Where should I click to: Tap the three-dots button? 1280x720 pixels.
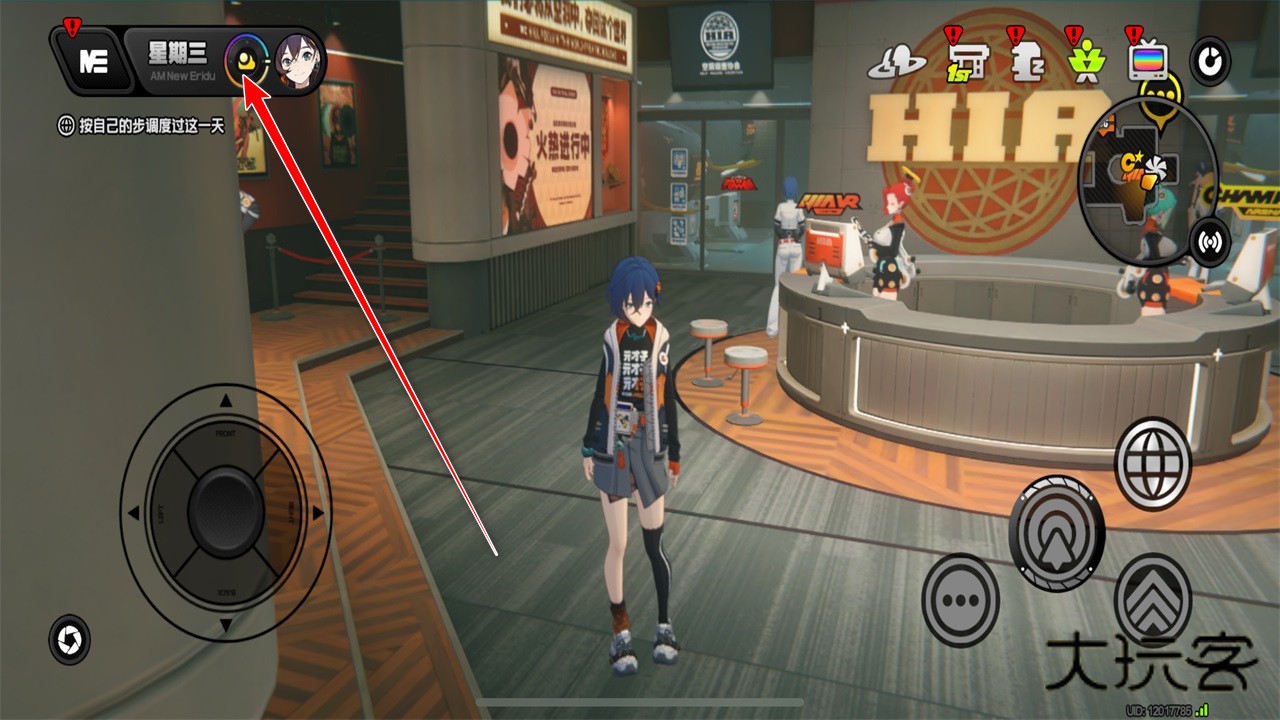point(960,600)
